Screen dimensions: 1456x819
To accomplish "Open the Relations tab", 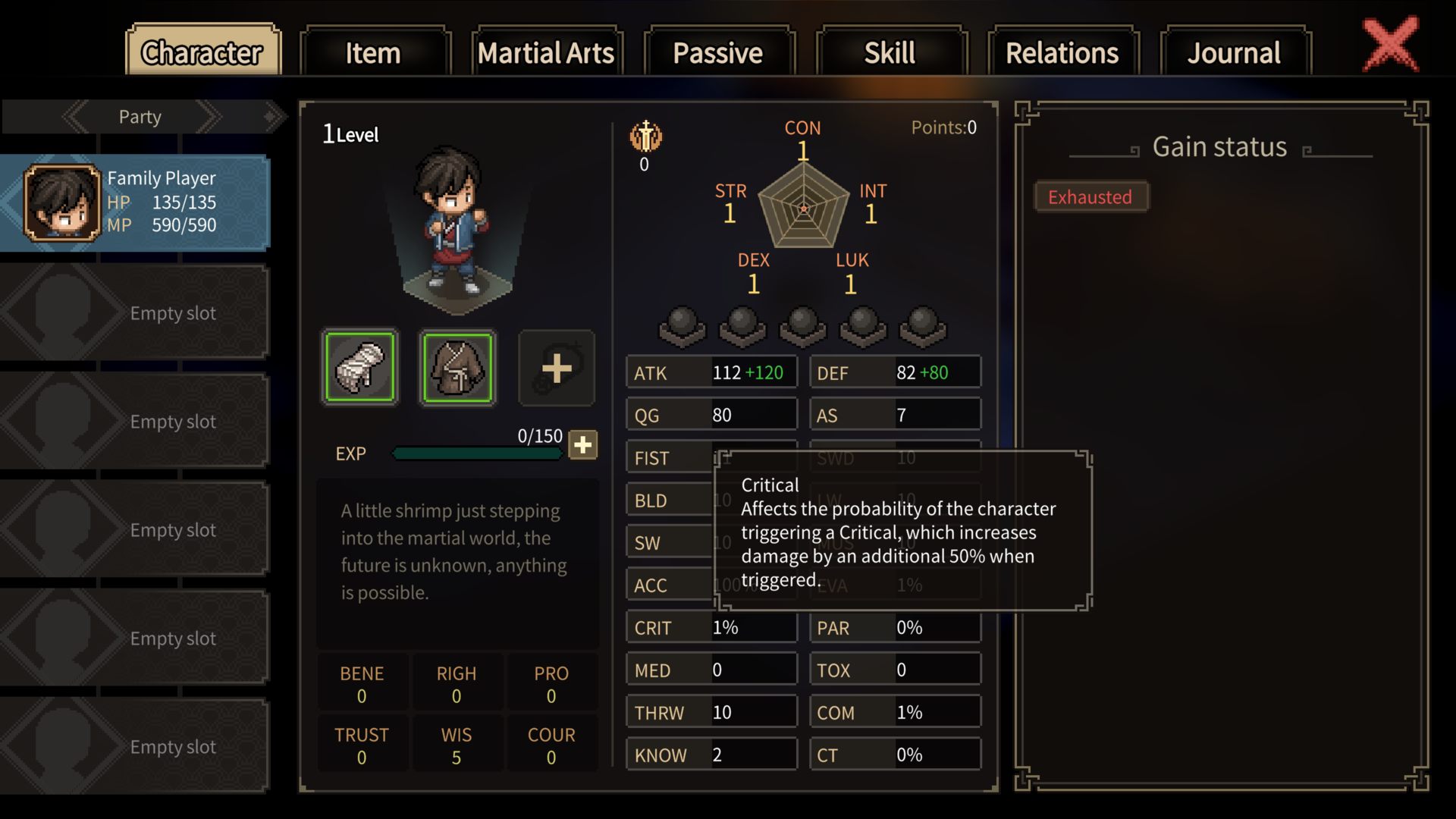I will coord(1062,52).
